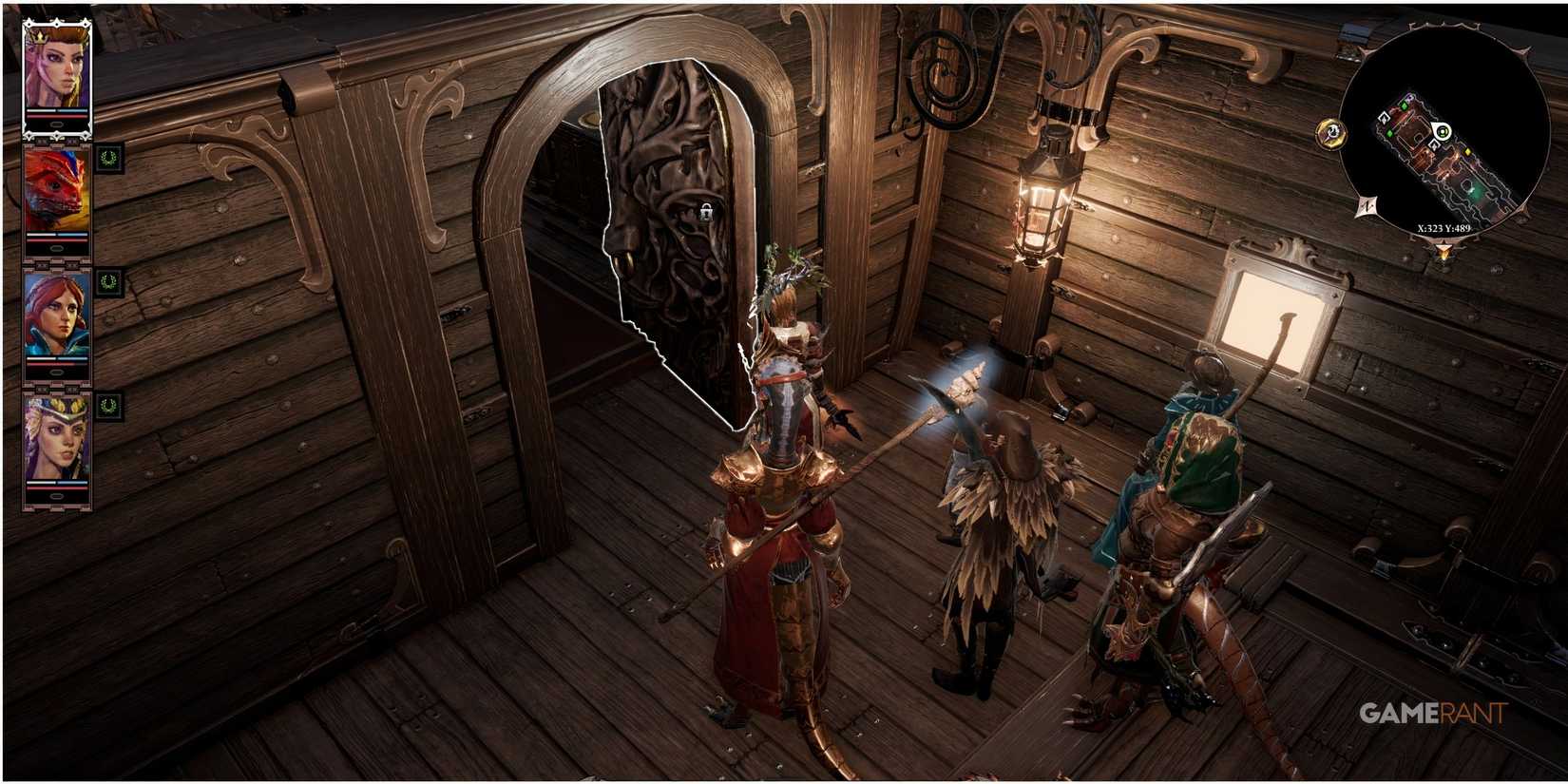Screen dimensions: 1568x784
Task: Click the player position marker on the minimap
Action: (1442, 130)
